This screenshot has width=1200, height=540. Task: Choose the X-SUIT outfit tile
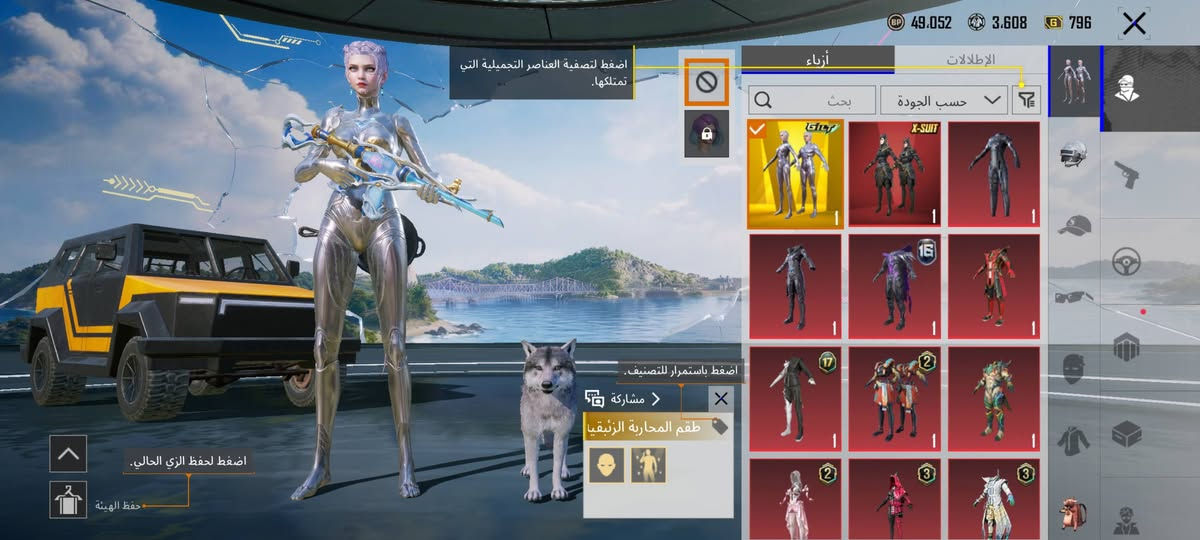pos(895,175)
